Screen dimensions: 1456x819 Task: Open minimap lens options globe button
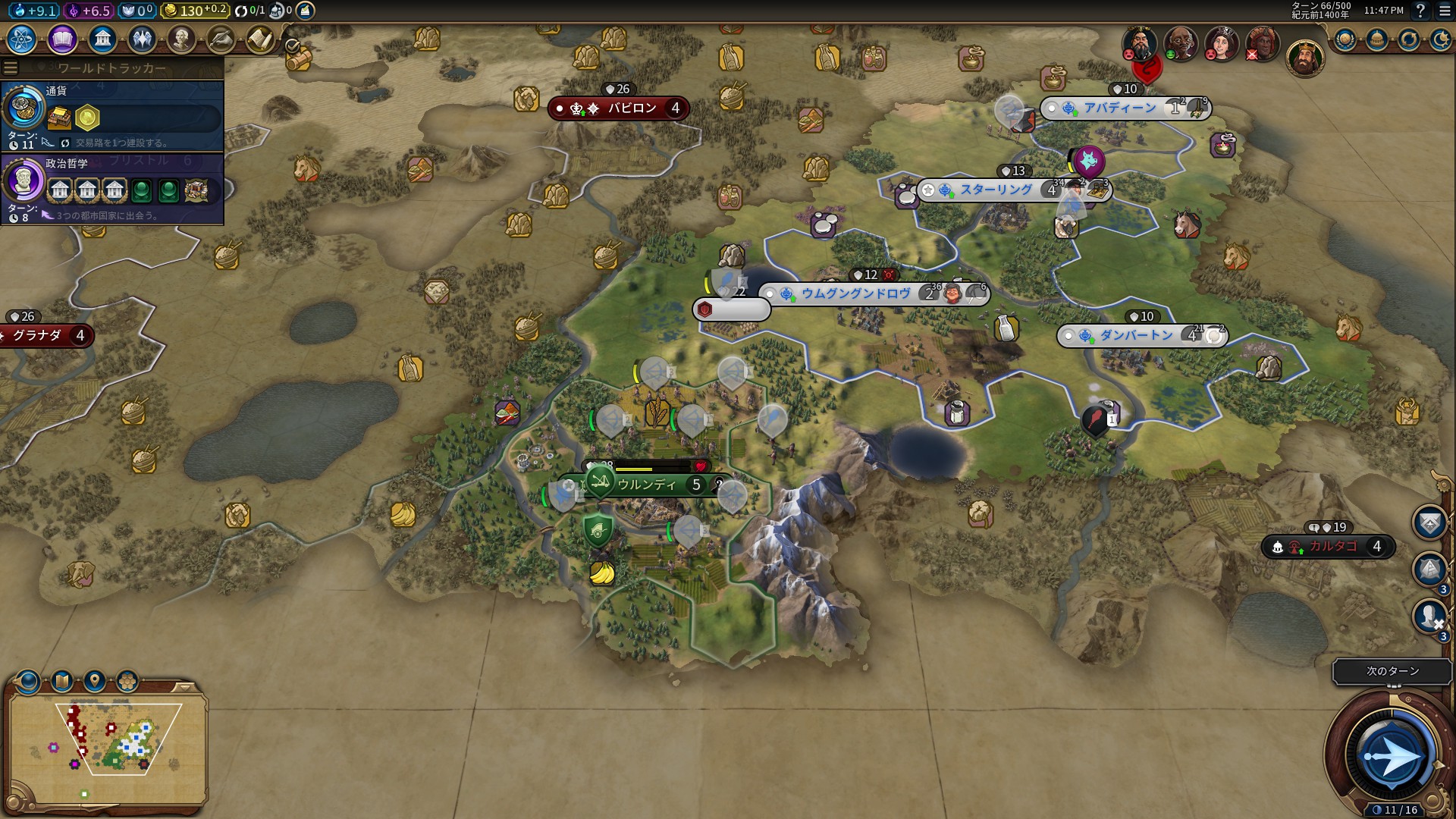[x=28, y=681]
